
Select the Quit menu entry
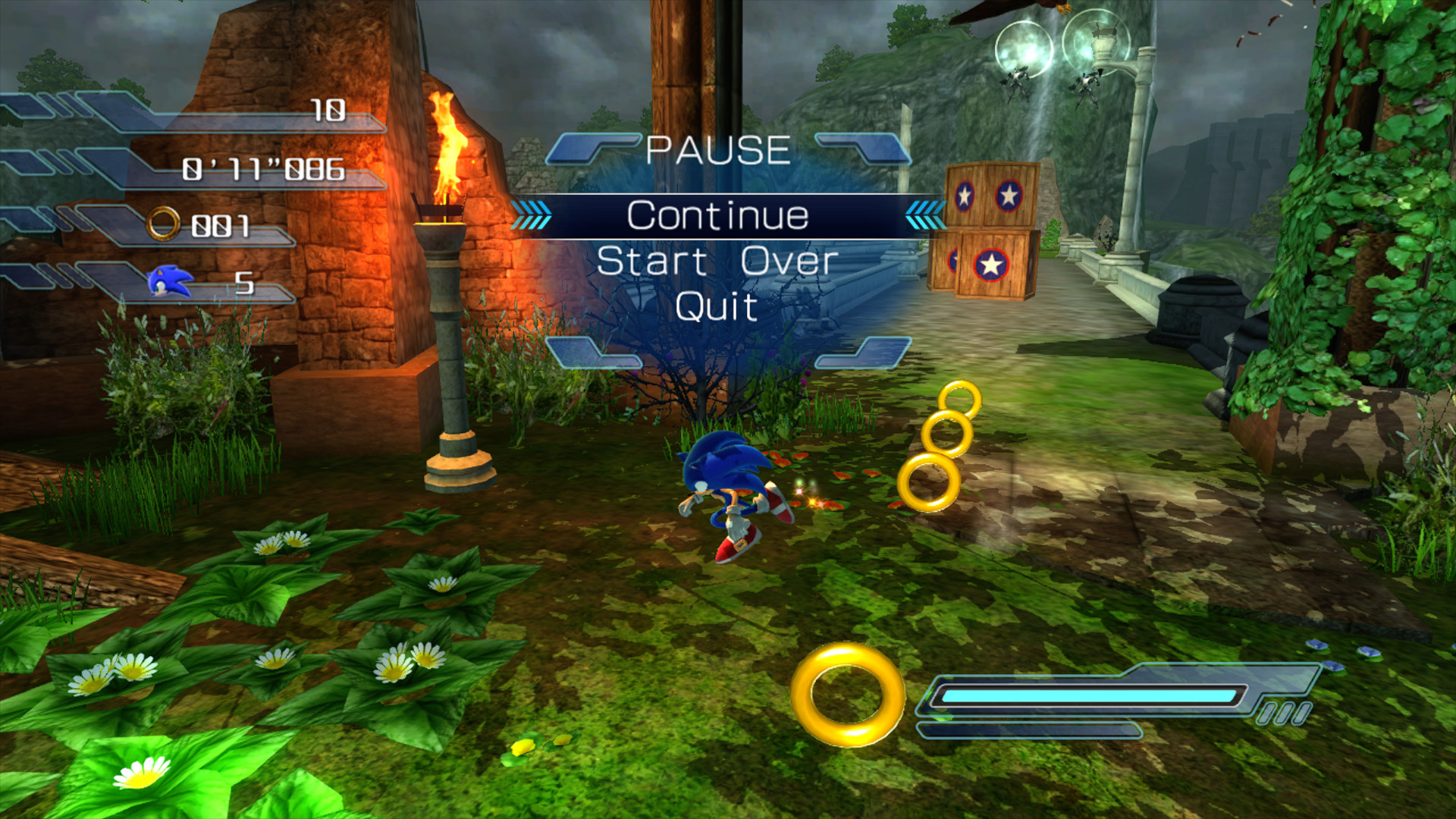716,307
